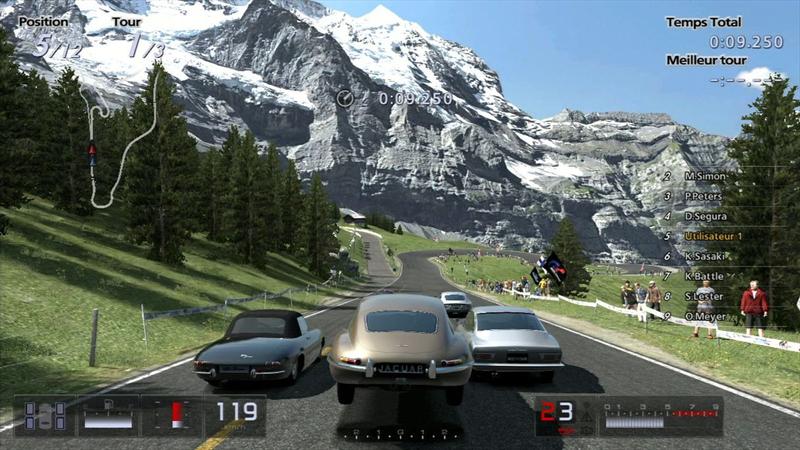The image size is (800, 450).
Task: Click the car tire status icon
Action: pyautogui.click(x=45, y=415)
